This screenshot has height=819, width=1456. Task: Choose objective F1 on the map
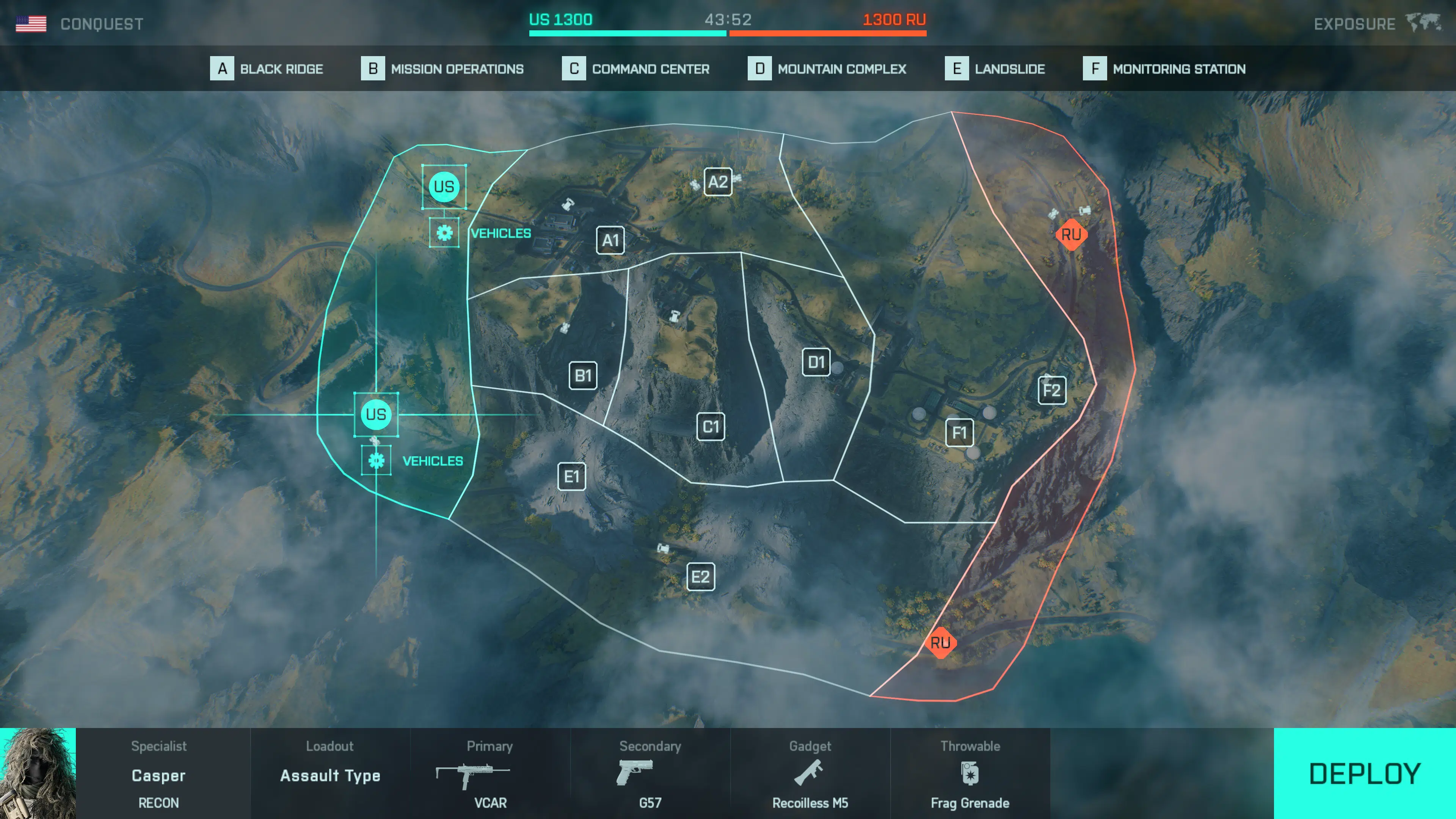coord(959,433)
